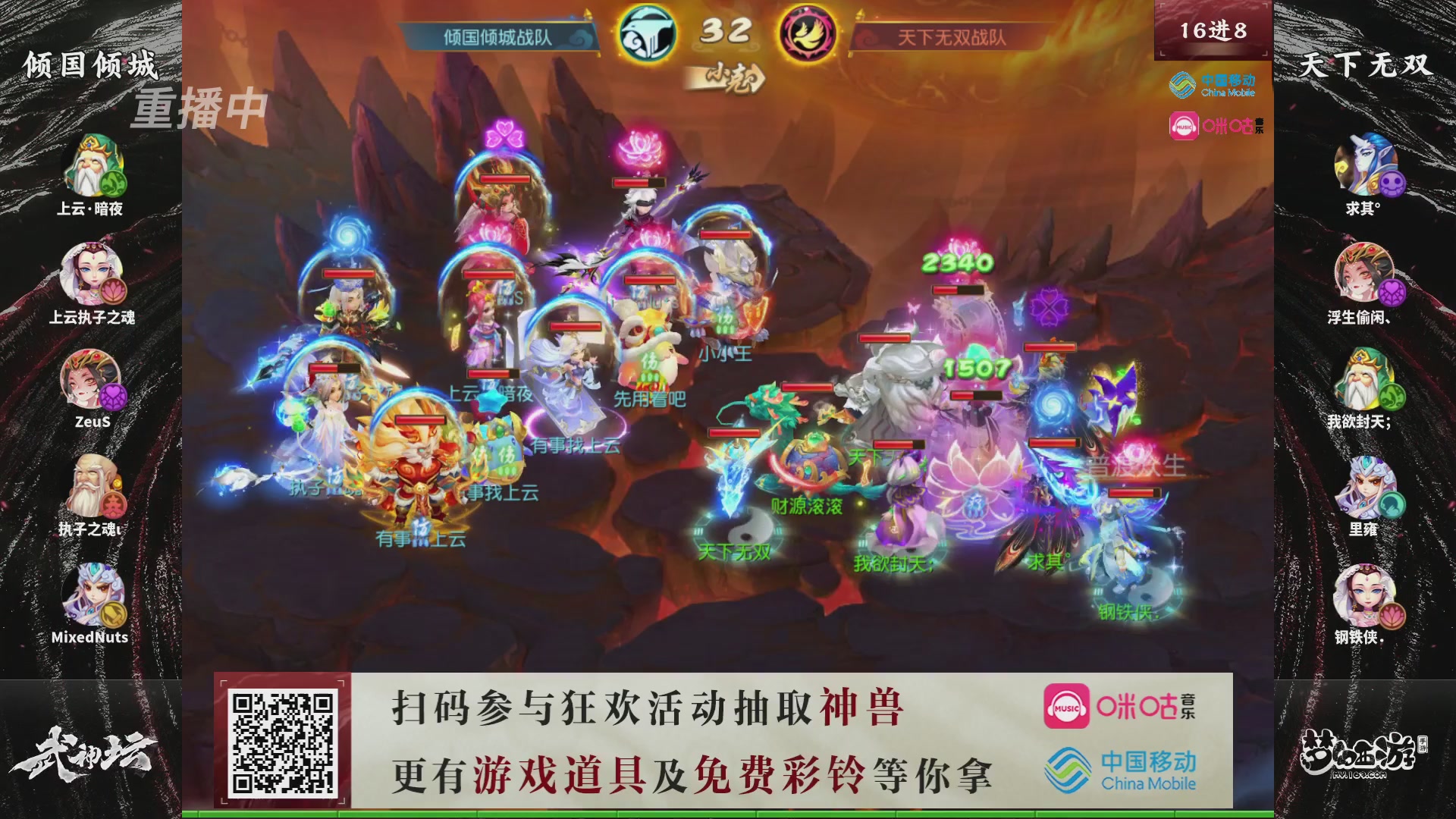This screenshot has width=1456, height=819.
Task: Click the China Mobile overlay logo
Action: coord(1213,85)
